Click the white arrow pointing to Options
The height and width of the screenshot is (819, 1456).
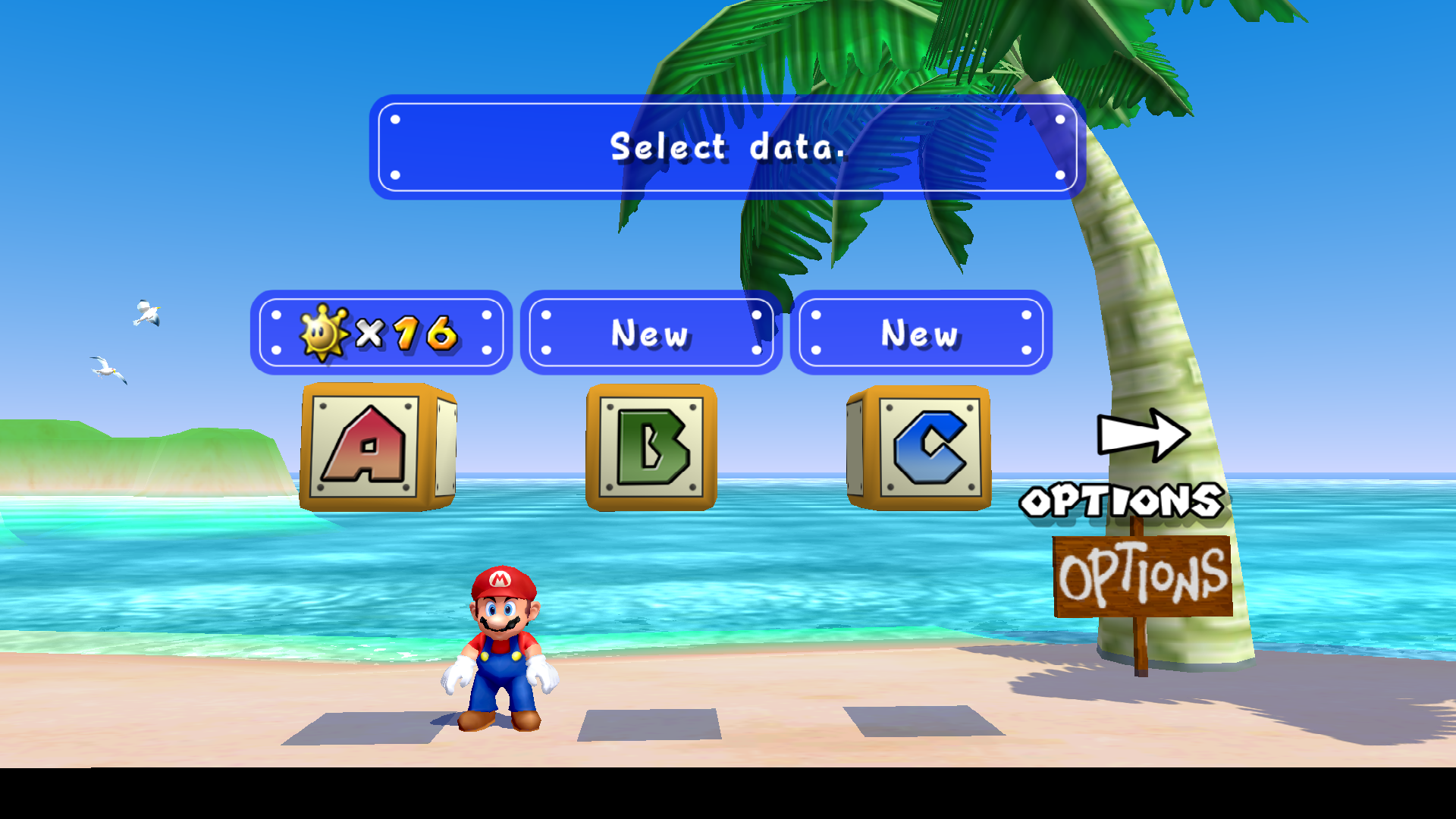(1143, 435)
